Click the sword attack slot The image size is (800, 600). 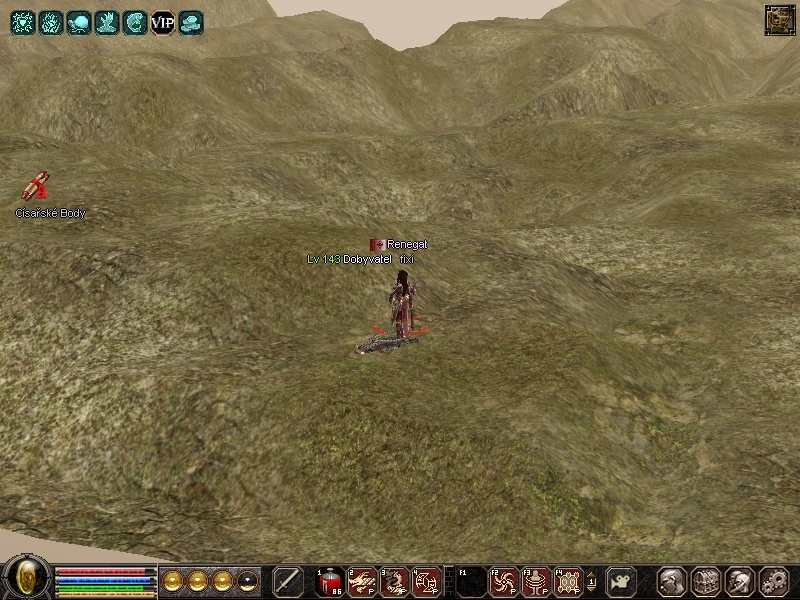288,581
